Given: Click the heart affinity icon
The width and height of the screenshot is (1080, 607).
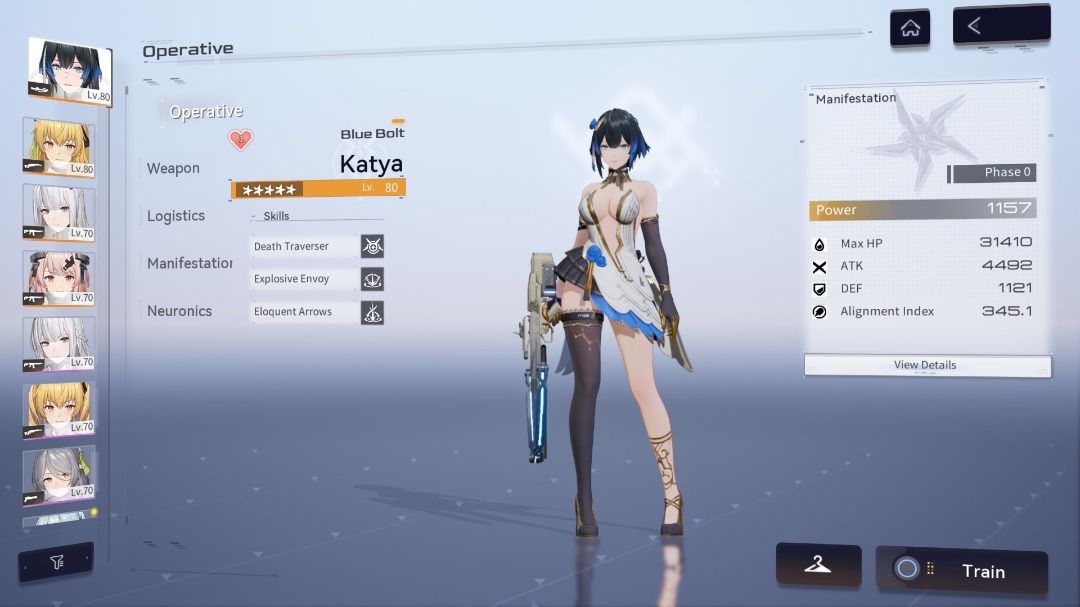Looking at the screenshot, I should click(241, 140).
